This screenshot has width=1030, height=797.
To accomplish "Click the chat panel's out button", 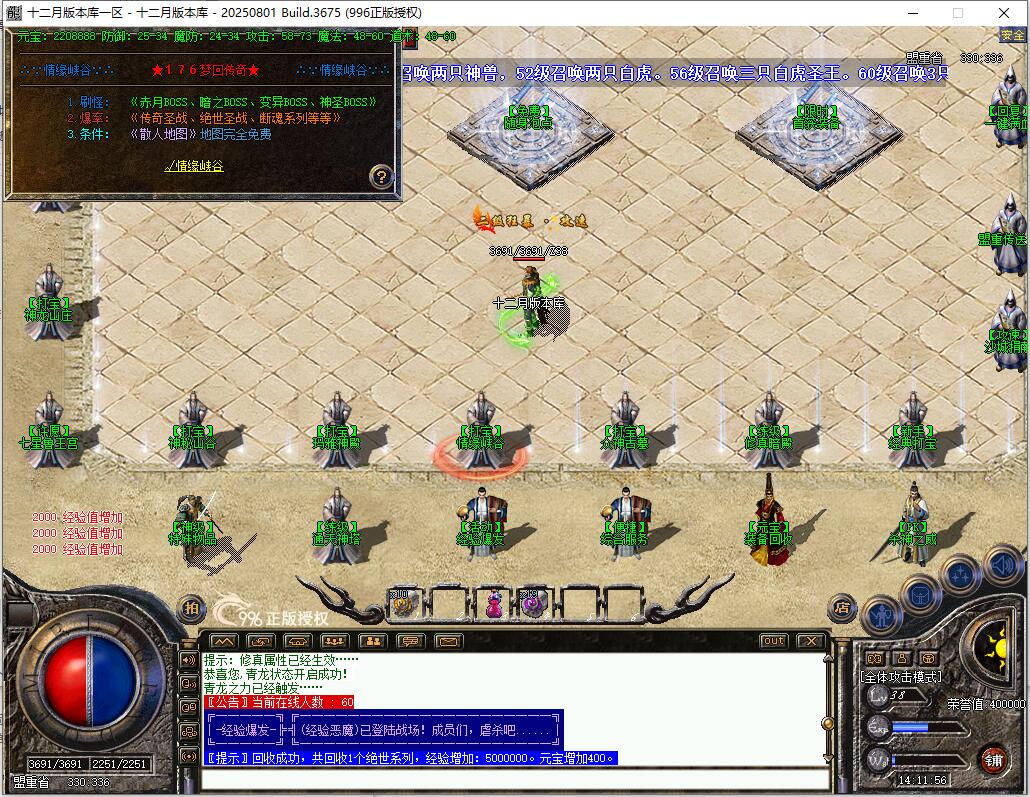I will (x=773, y=641).
